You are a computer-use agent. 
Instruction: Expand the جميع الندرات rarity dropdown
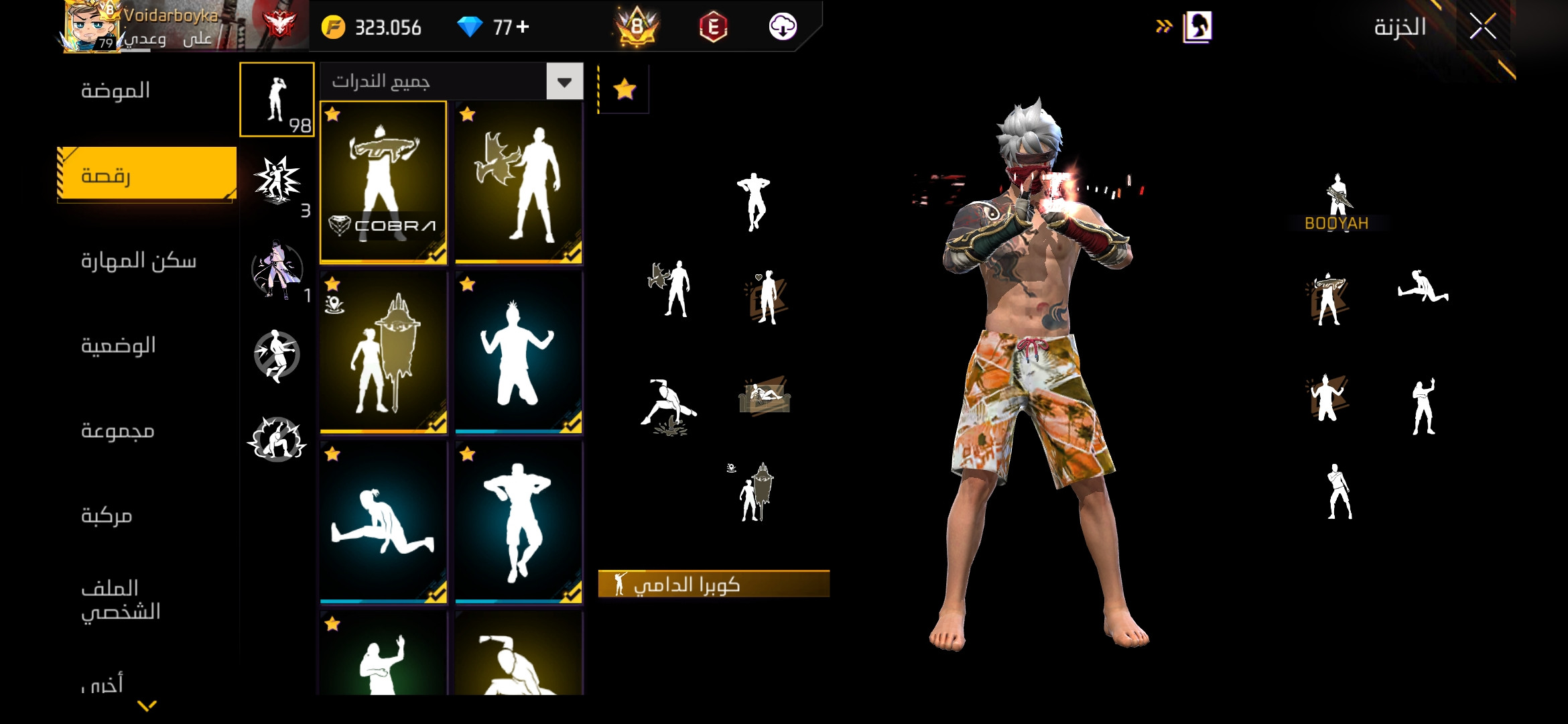[564, 82]
